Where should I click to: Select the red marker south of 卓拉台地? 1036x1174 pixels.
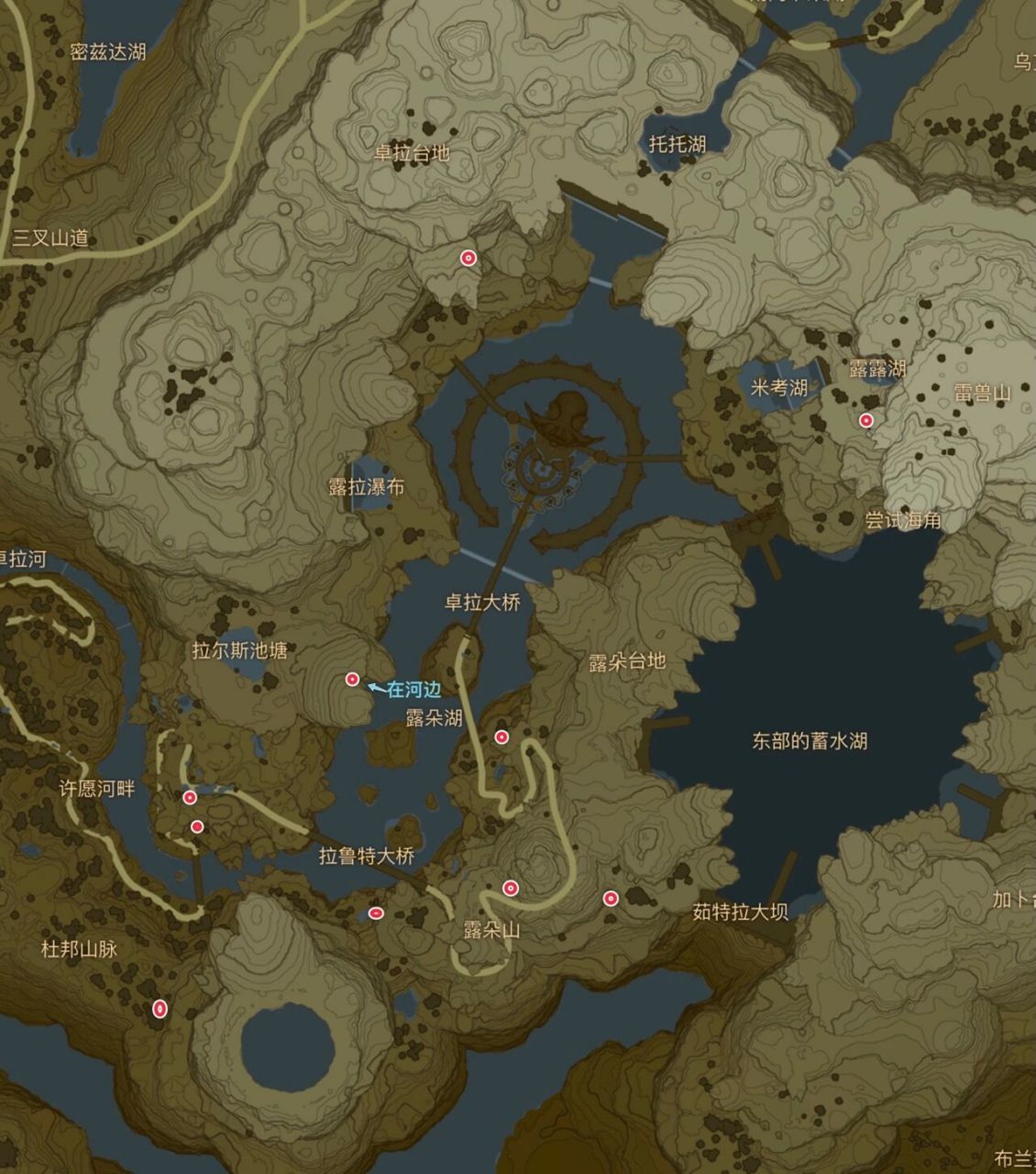click(x=468, y=258)
